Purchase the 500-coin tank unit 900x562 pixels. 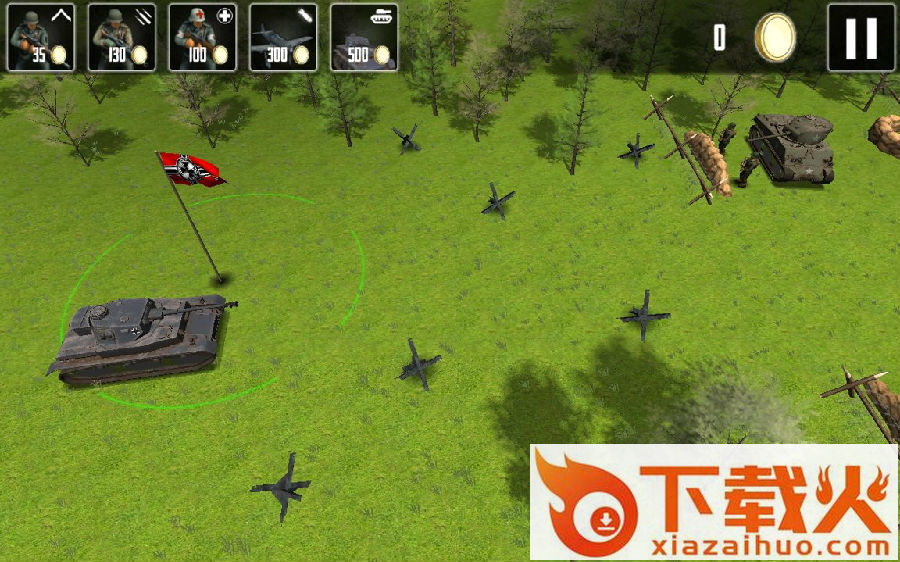(x=364, y=37)
